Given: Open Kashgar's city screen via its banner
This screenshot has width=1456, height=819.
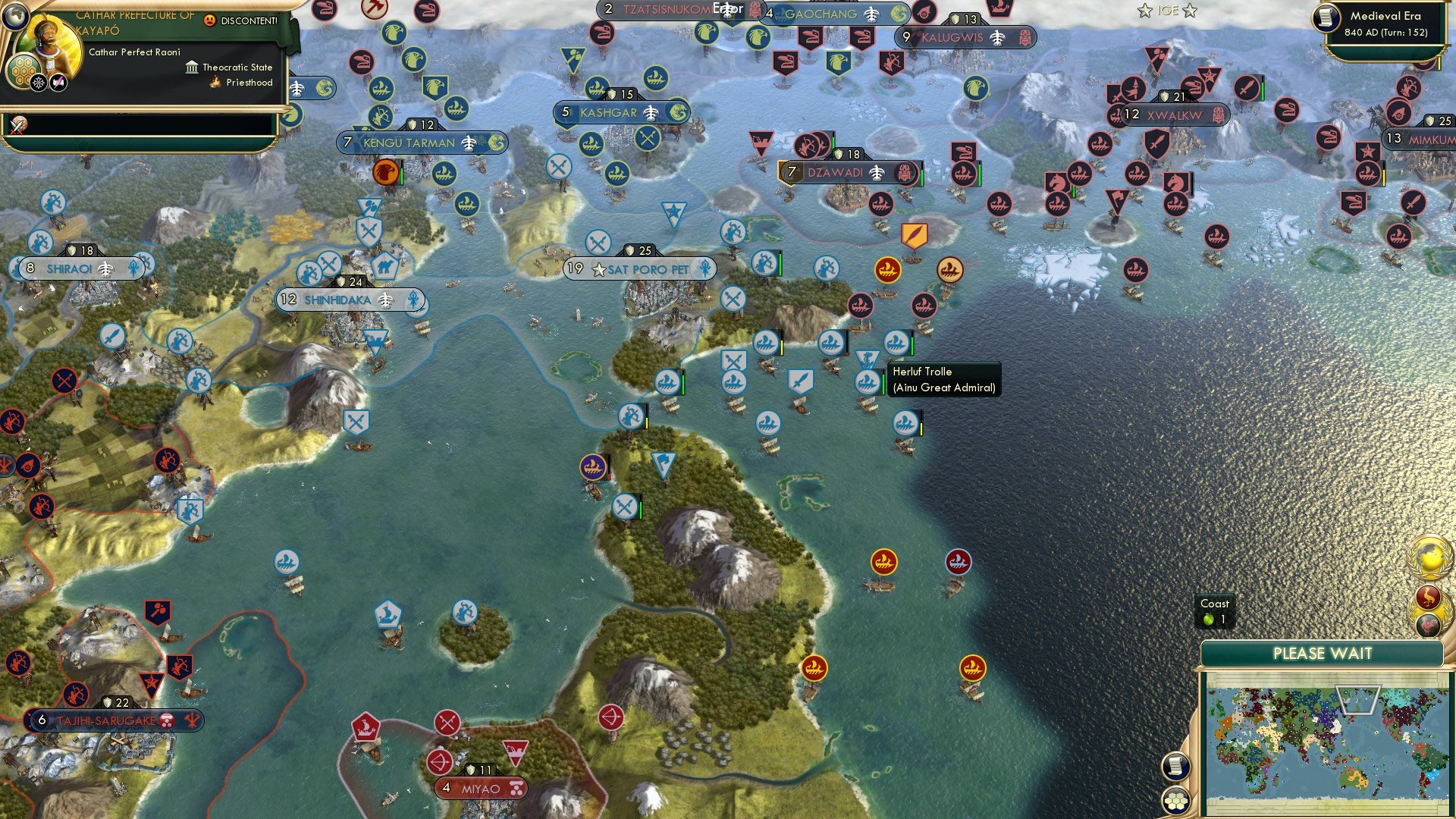Looking at the screenshot, I should 622,111.
